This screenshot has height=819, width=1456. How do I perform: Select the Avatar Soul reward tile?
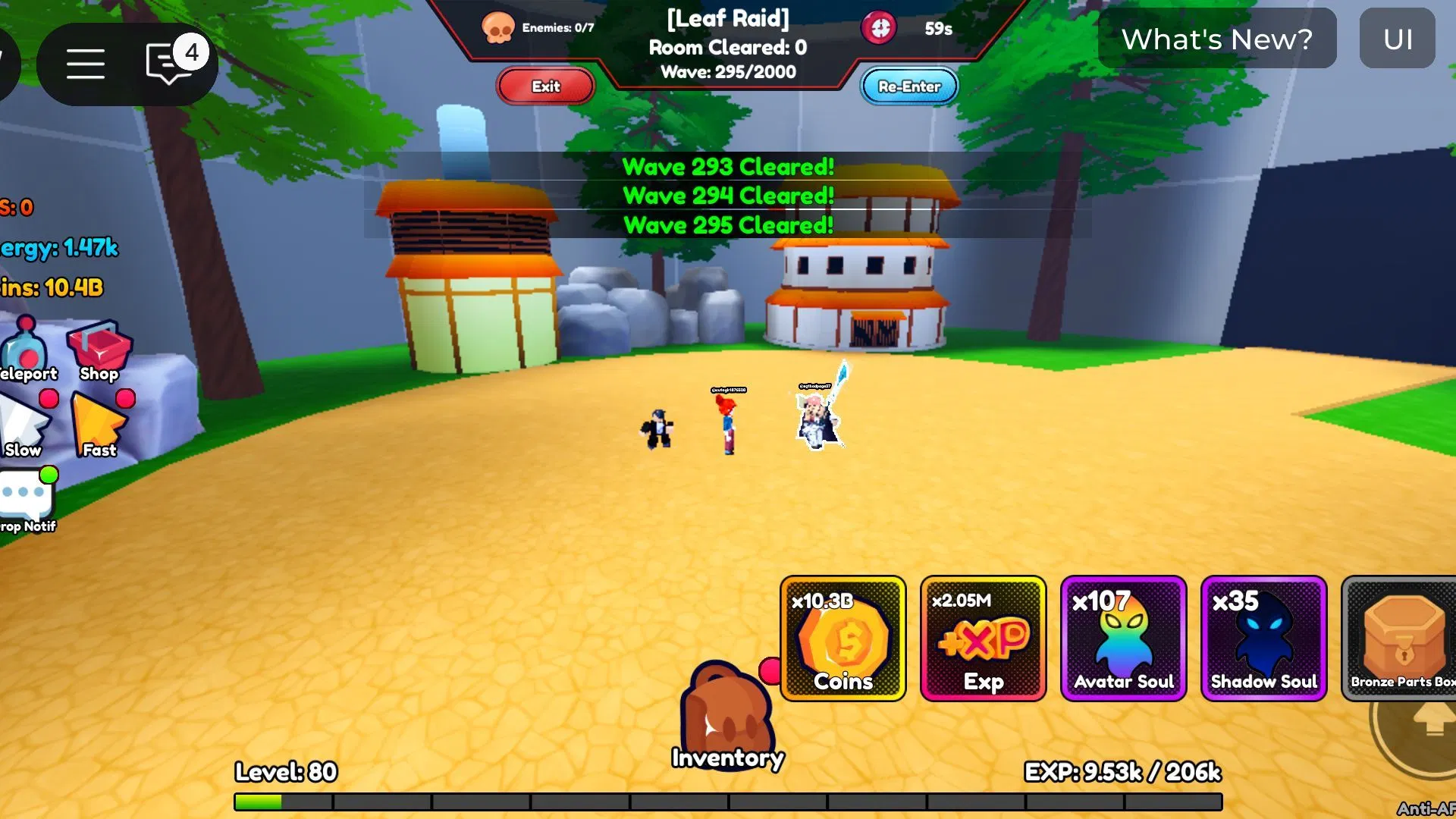(1123, 639)
